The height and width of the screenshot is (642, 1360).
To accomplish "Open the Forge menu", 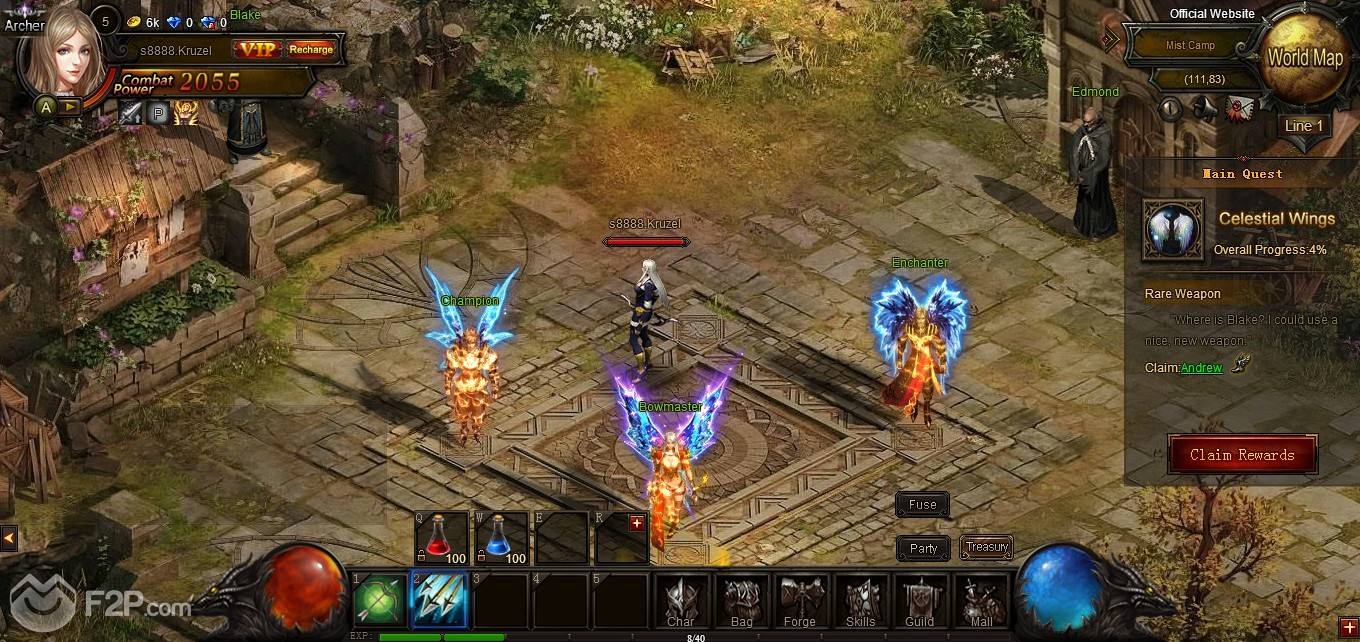I will tap(800, 600).
